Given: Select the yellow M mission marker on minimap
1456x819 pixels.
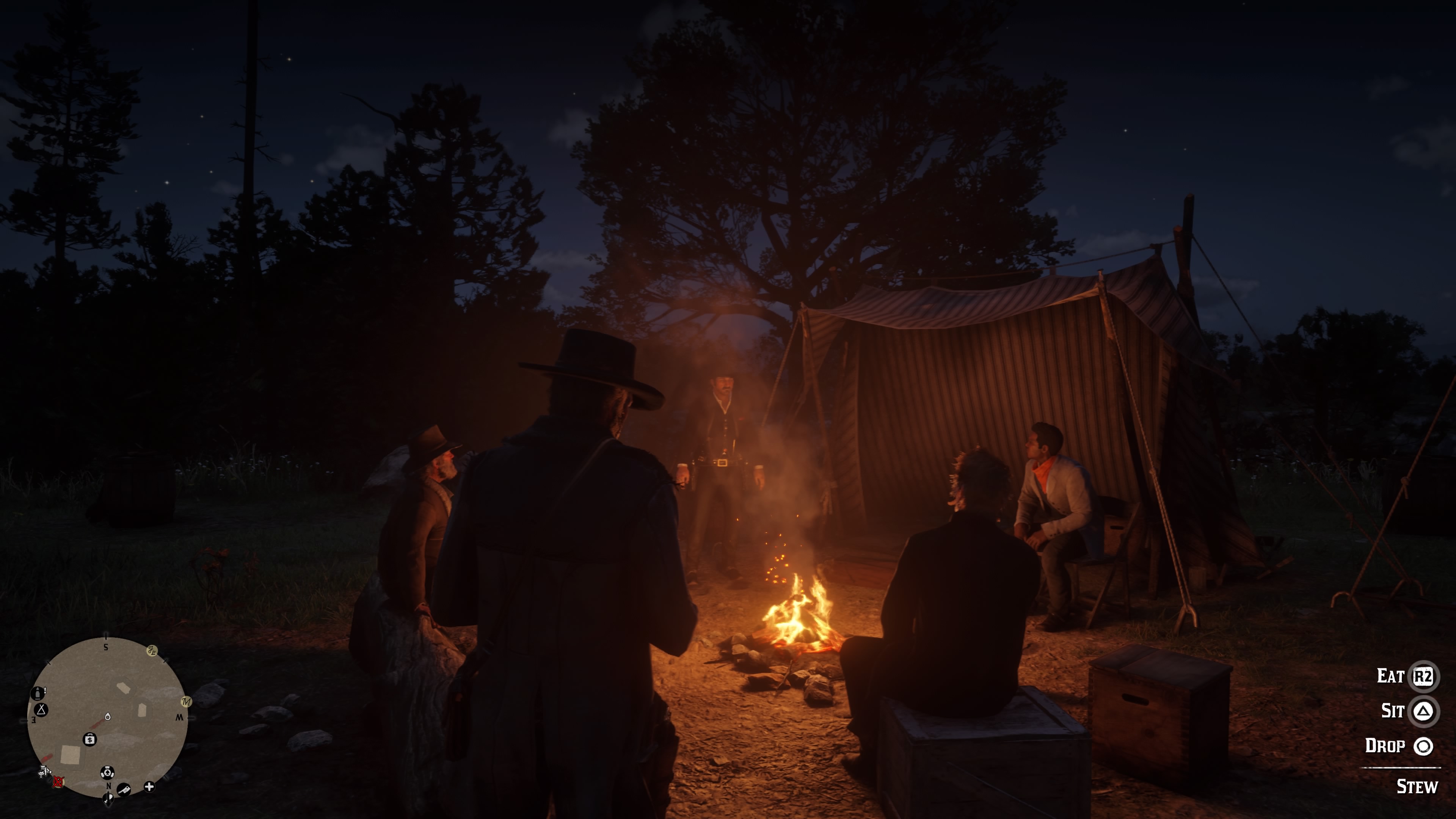Looking at the screenshot, I should (187, 702).
